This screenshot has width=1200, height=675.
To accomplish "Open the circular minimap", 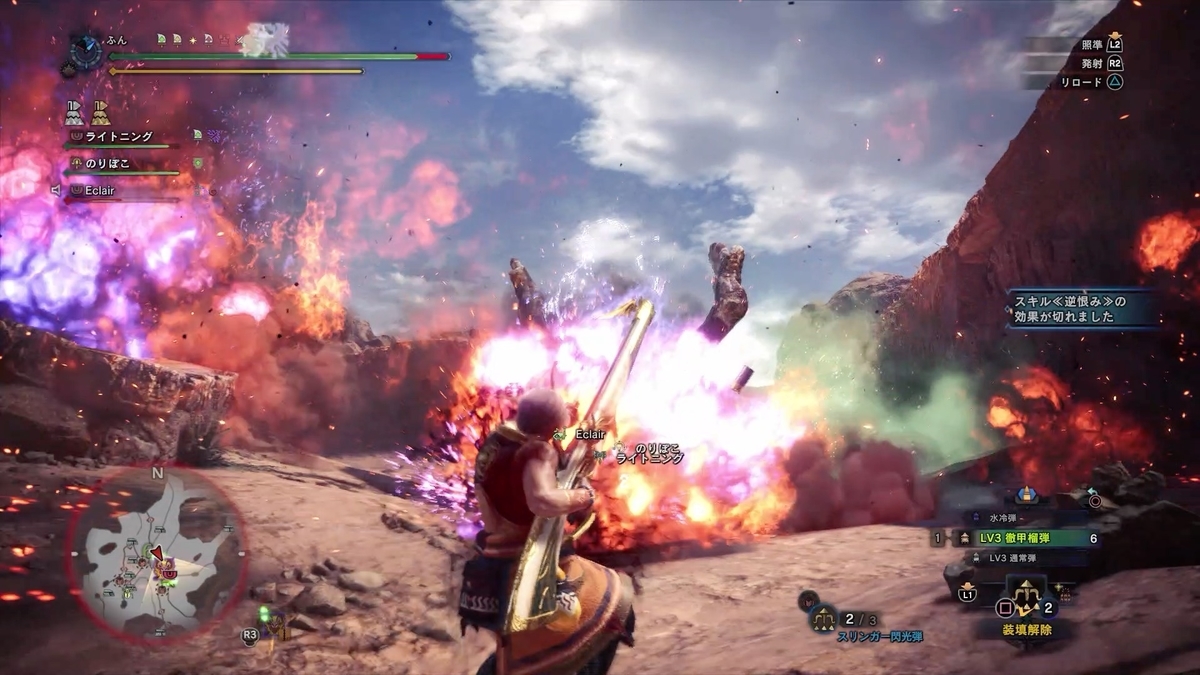I will tap(157, 555).
